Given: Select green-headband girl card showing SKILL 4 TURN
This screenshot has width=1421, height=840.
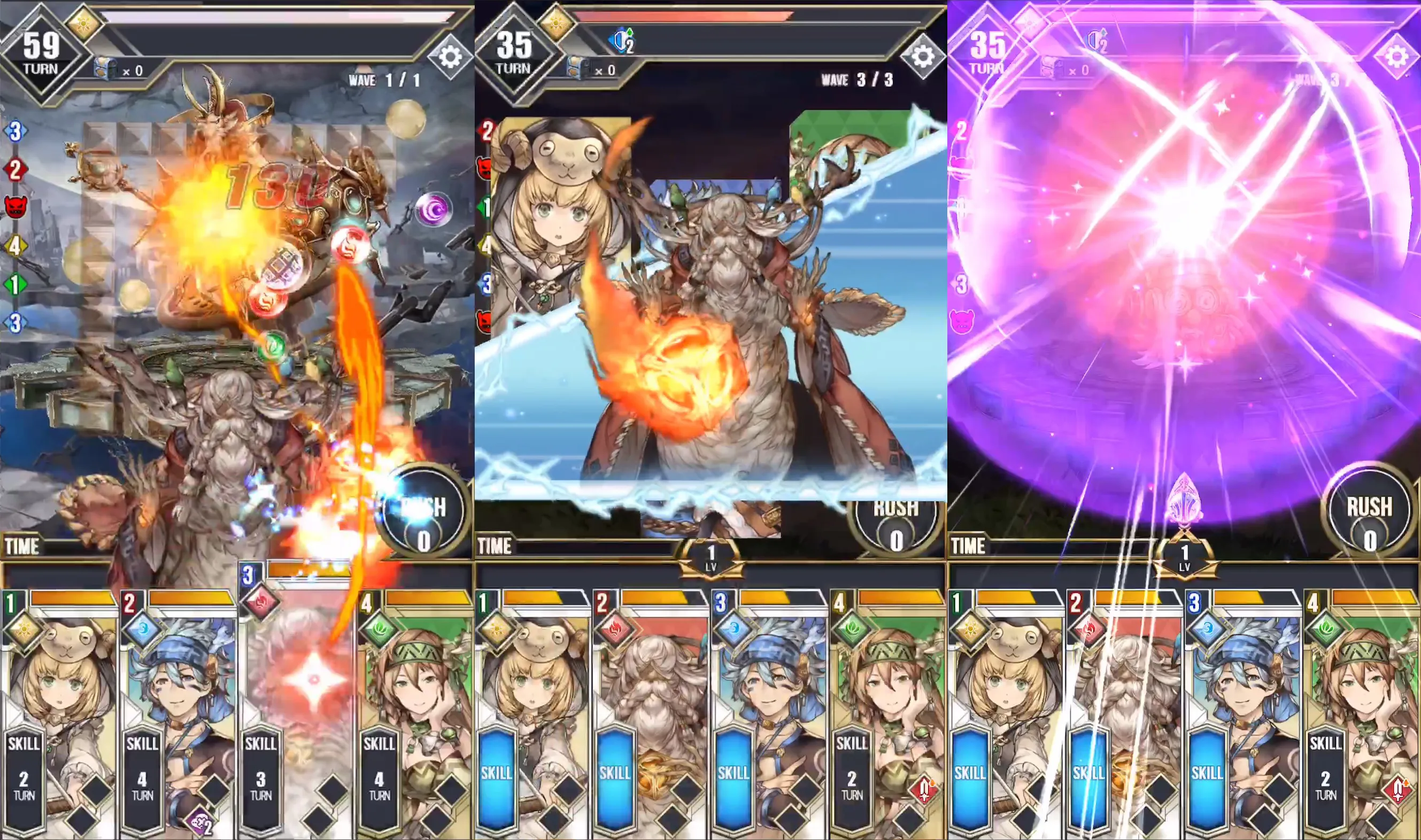Looking at the screenshot, I should pyautogui.click(x=415, y=713).
